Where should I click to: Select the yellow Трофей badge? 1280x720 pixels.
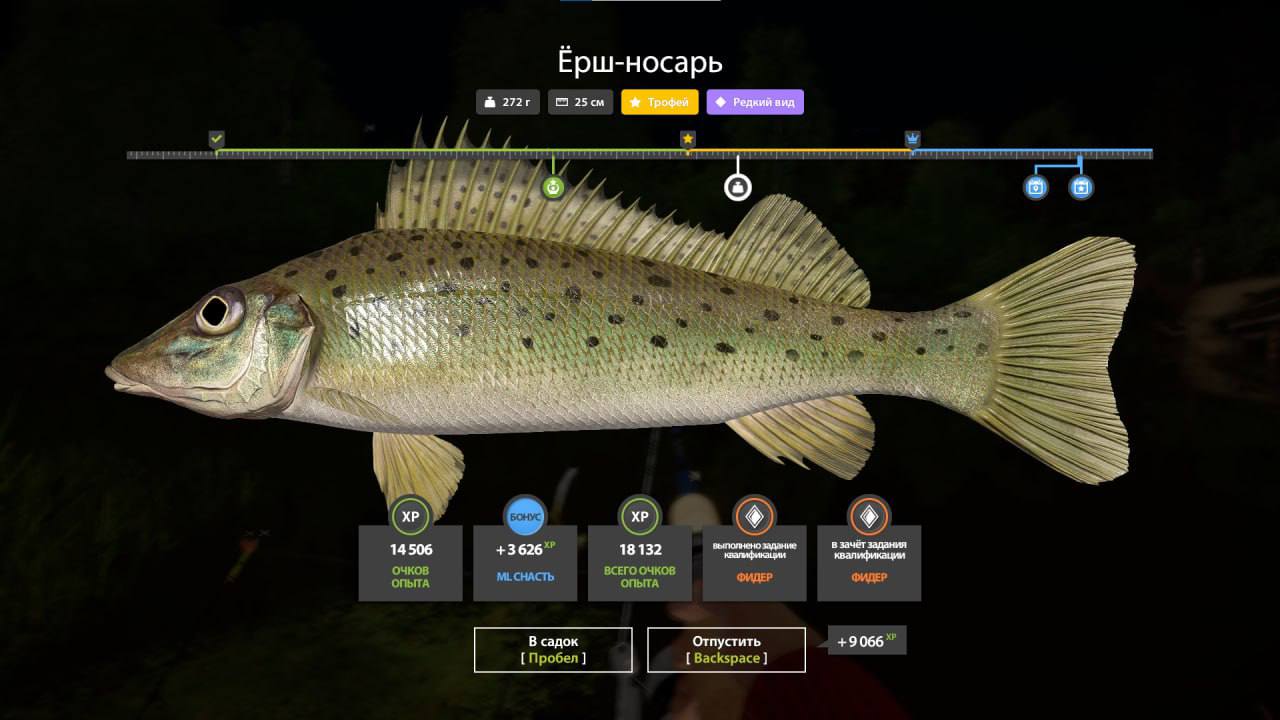pyautogui.click(x=660, y=102)
